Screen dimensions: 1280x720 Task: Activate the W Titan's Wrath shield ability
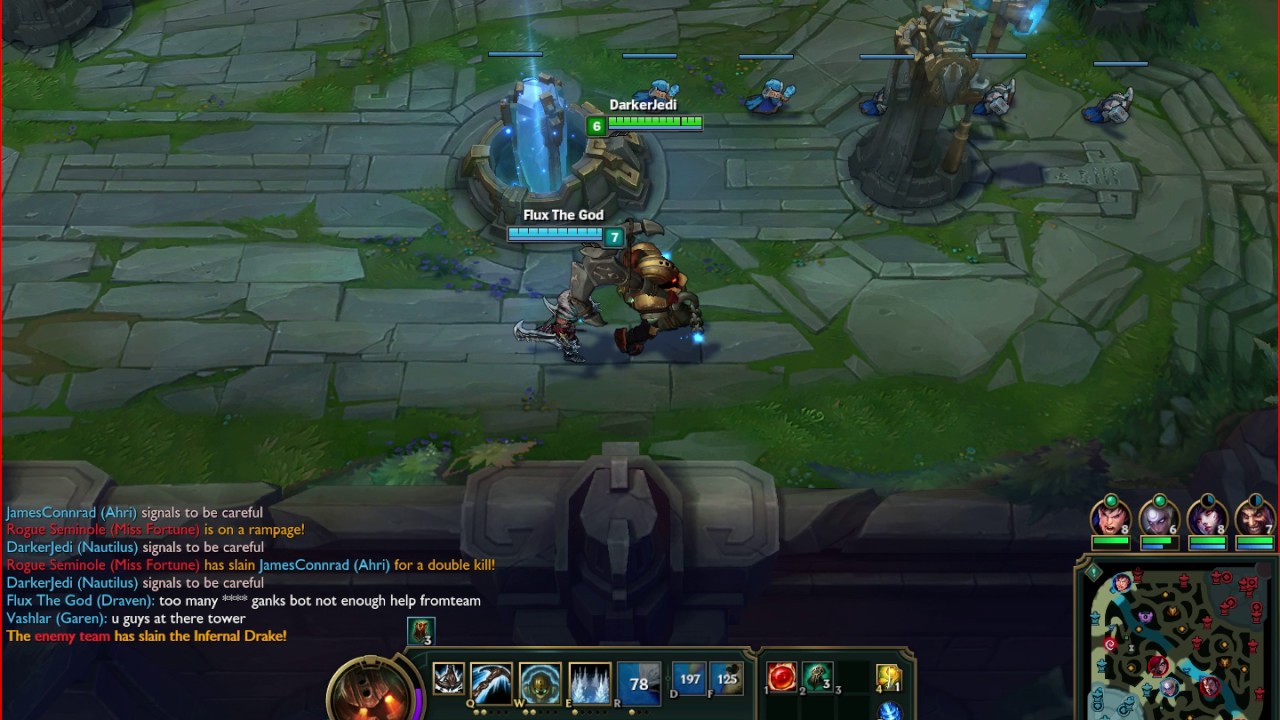540,684
